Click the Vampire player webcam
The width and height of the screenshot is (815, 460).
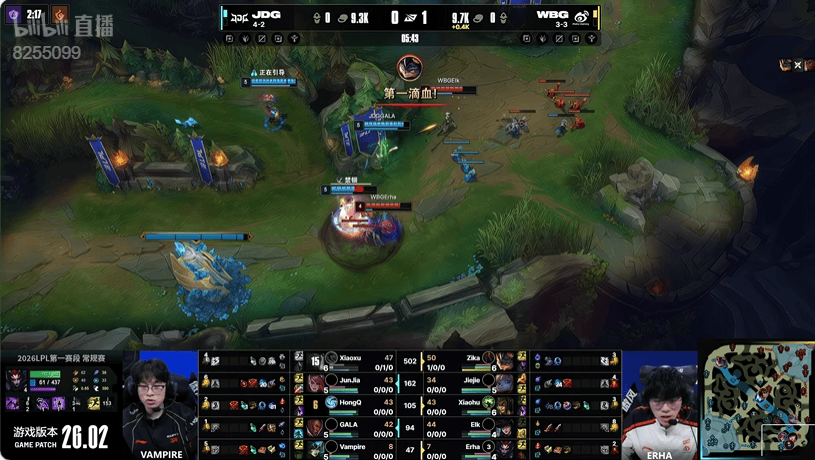pos(161,400)
